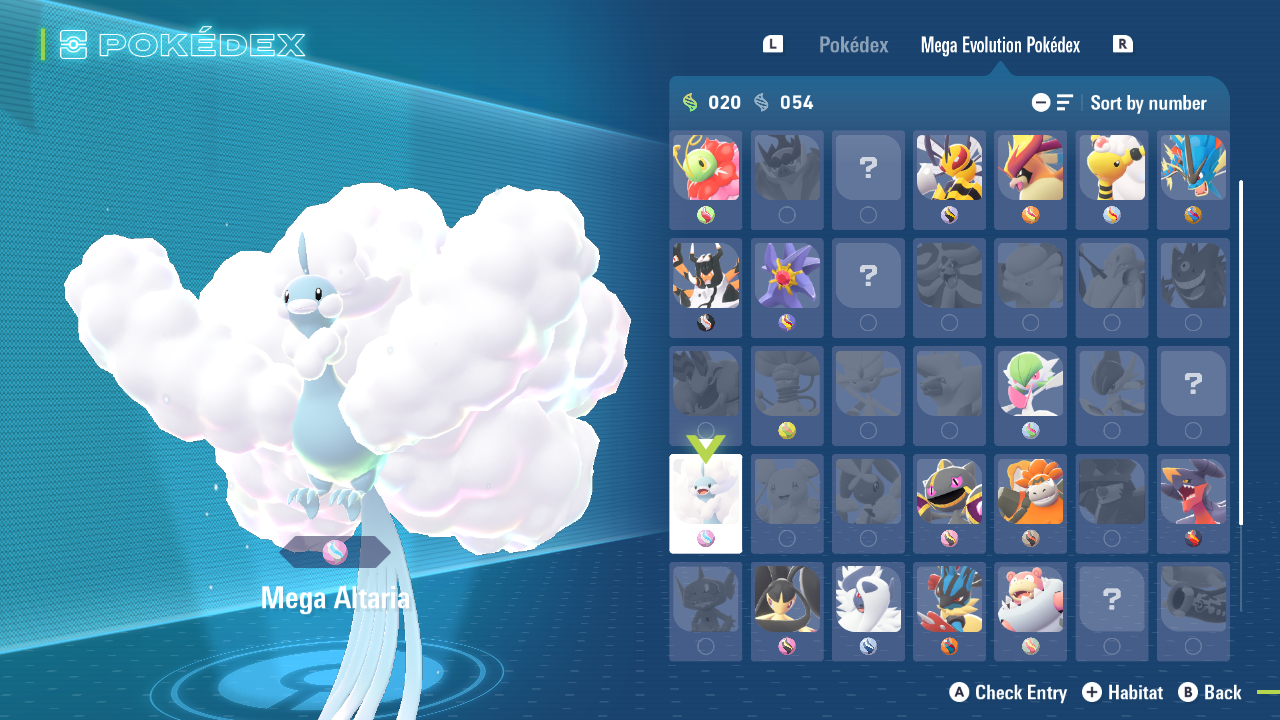
Task: Select the Mega Pidgeot tile
Action: pyautogui.click(x=1030, y=168)
